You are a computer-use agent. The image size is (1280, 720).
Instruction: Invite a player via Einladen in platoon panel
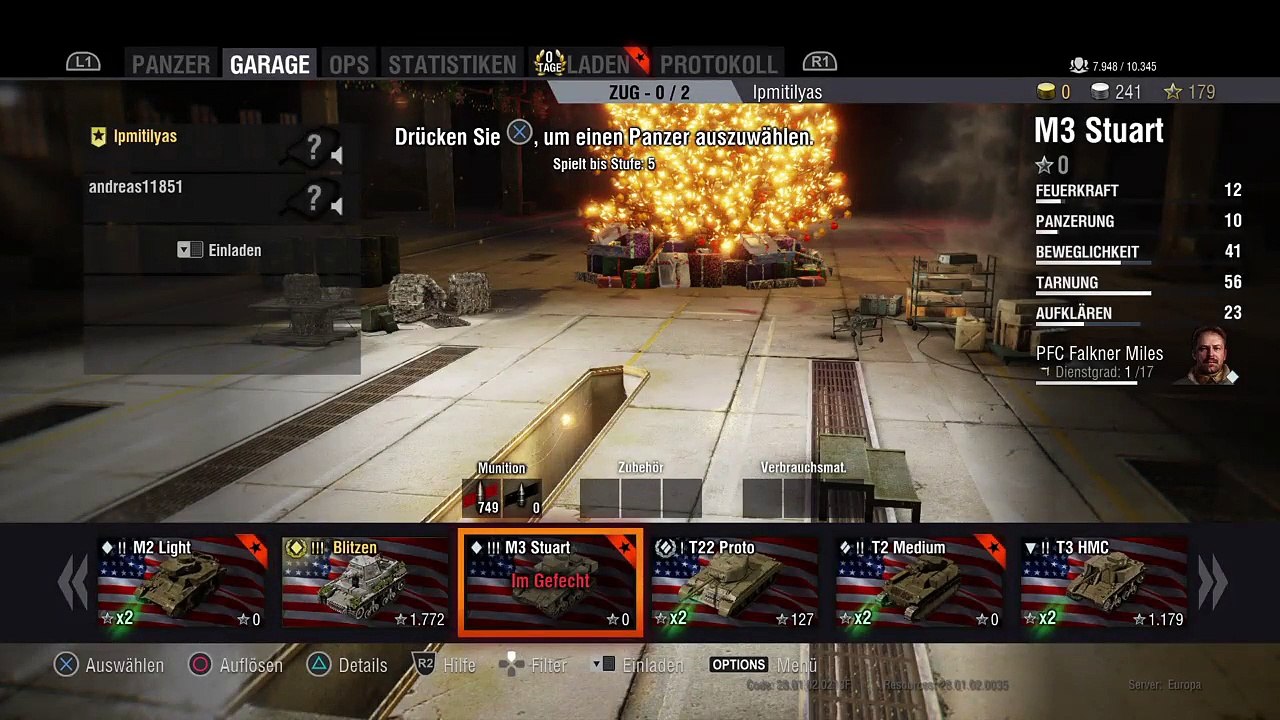221,250
